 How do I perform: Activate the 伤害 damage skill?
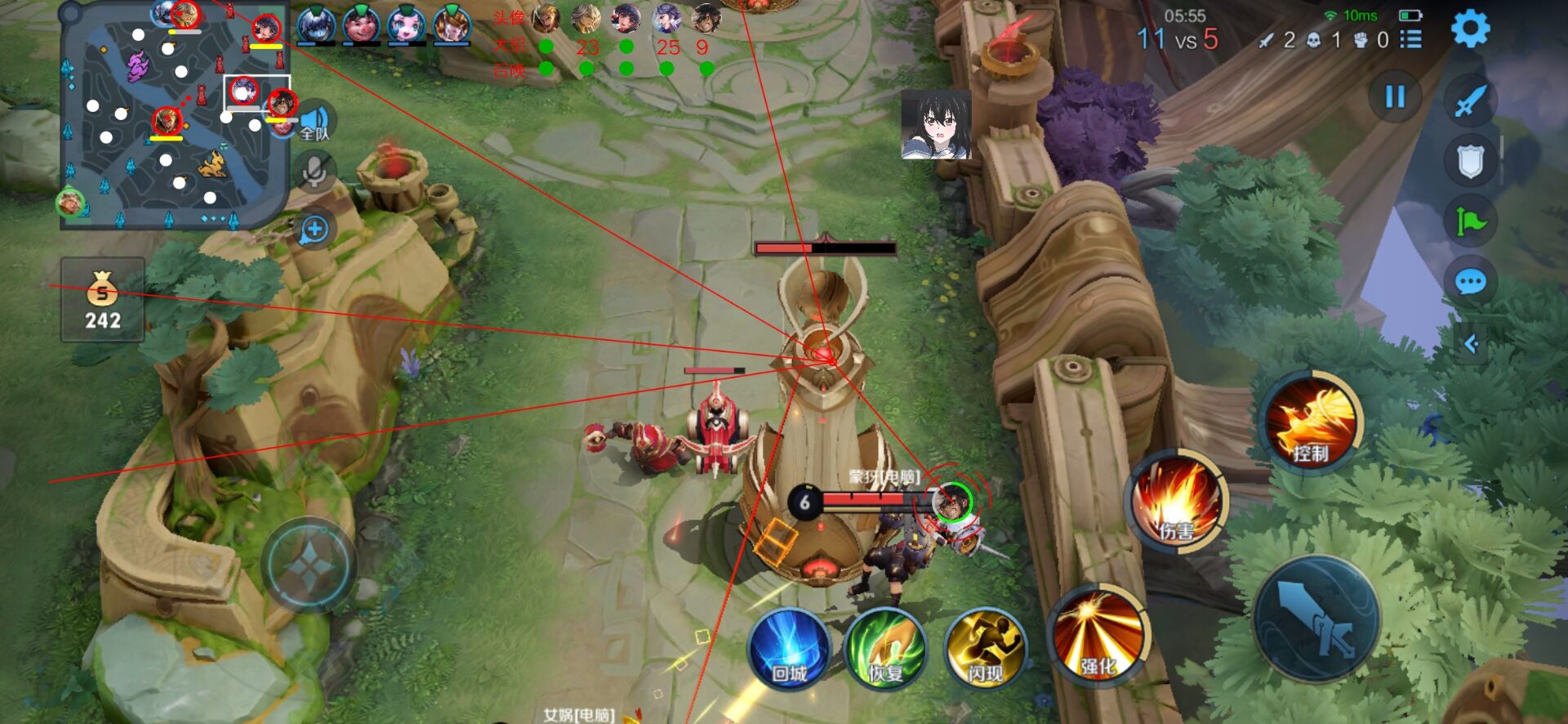1176,500
